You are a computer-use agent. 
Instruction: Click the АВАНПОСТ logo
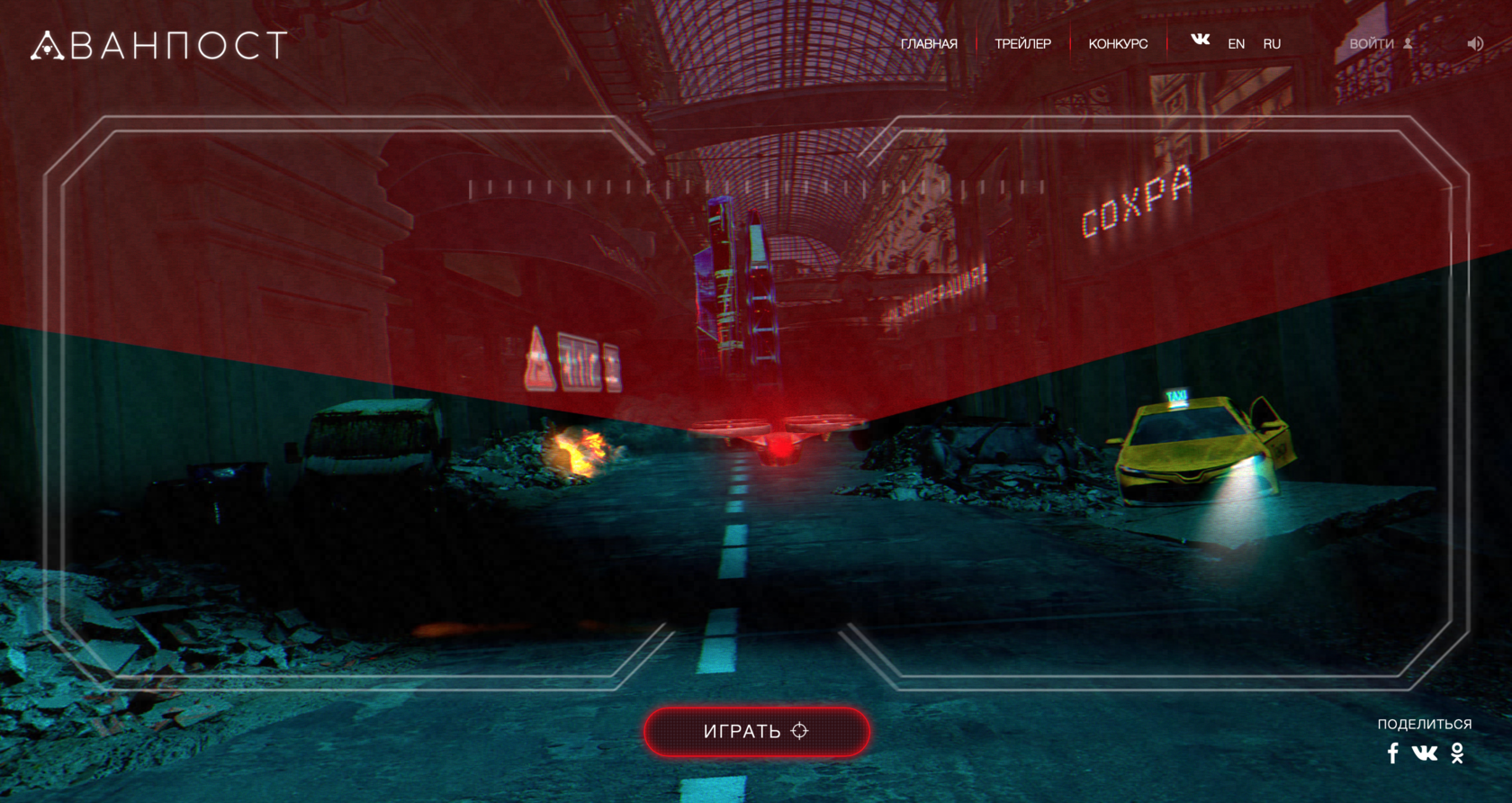pyautogui.click(x=159, y=45)
